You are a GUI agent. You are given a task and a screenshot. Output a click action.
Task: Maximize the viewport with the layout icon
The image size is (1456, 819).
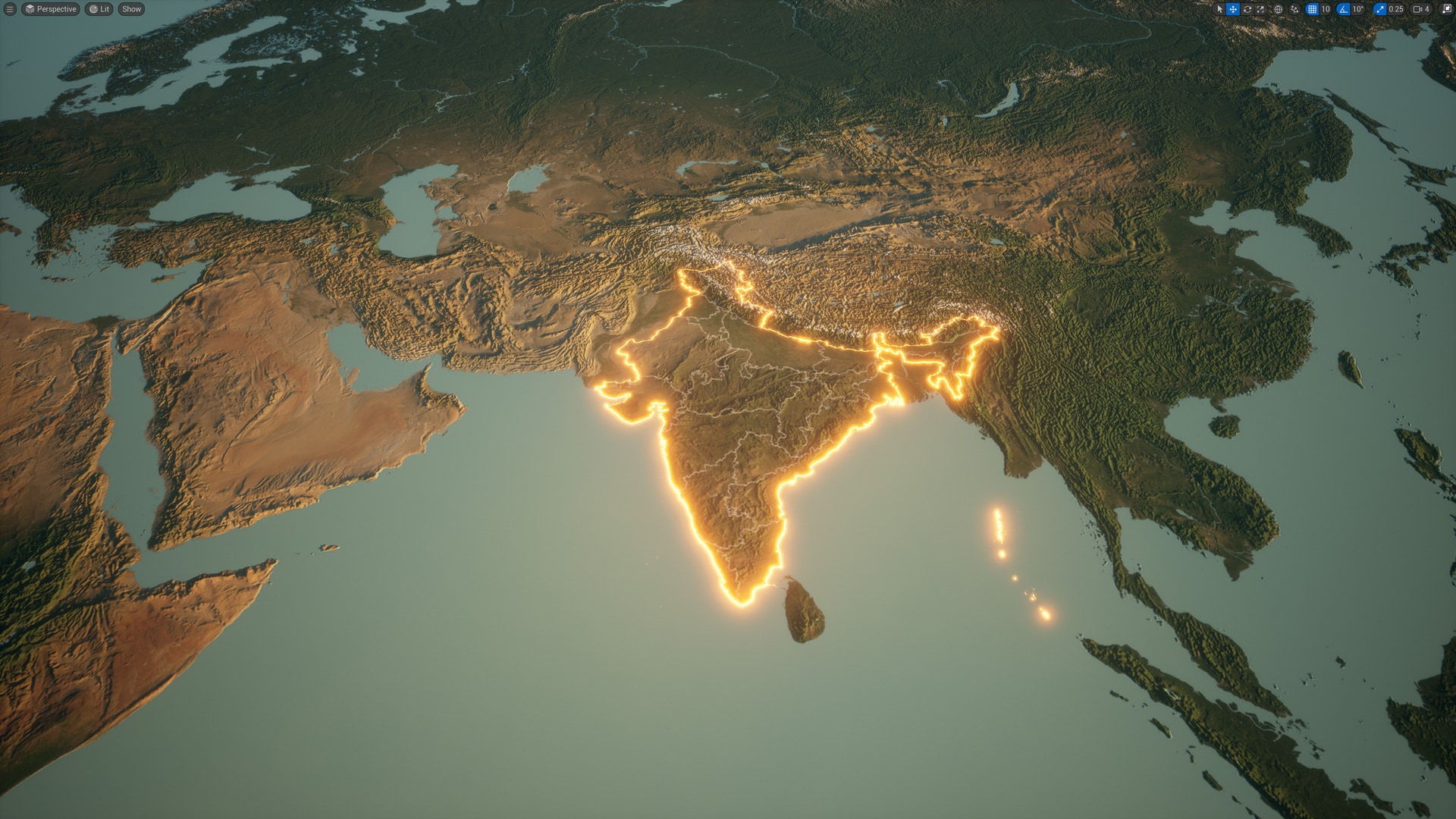pyautogui.click(x=1448, y=9)
